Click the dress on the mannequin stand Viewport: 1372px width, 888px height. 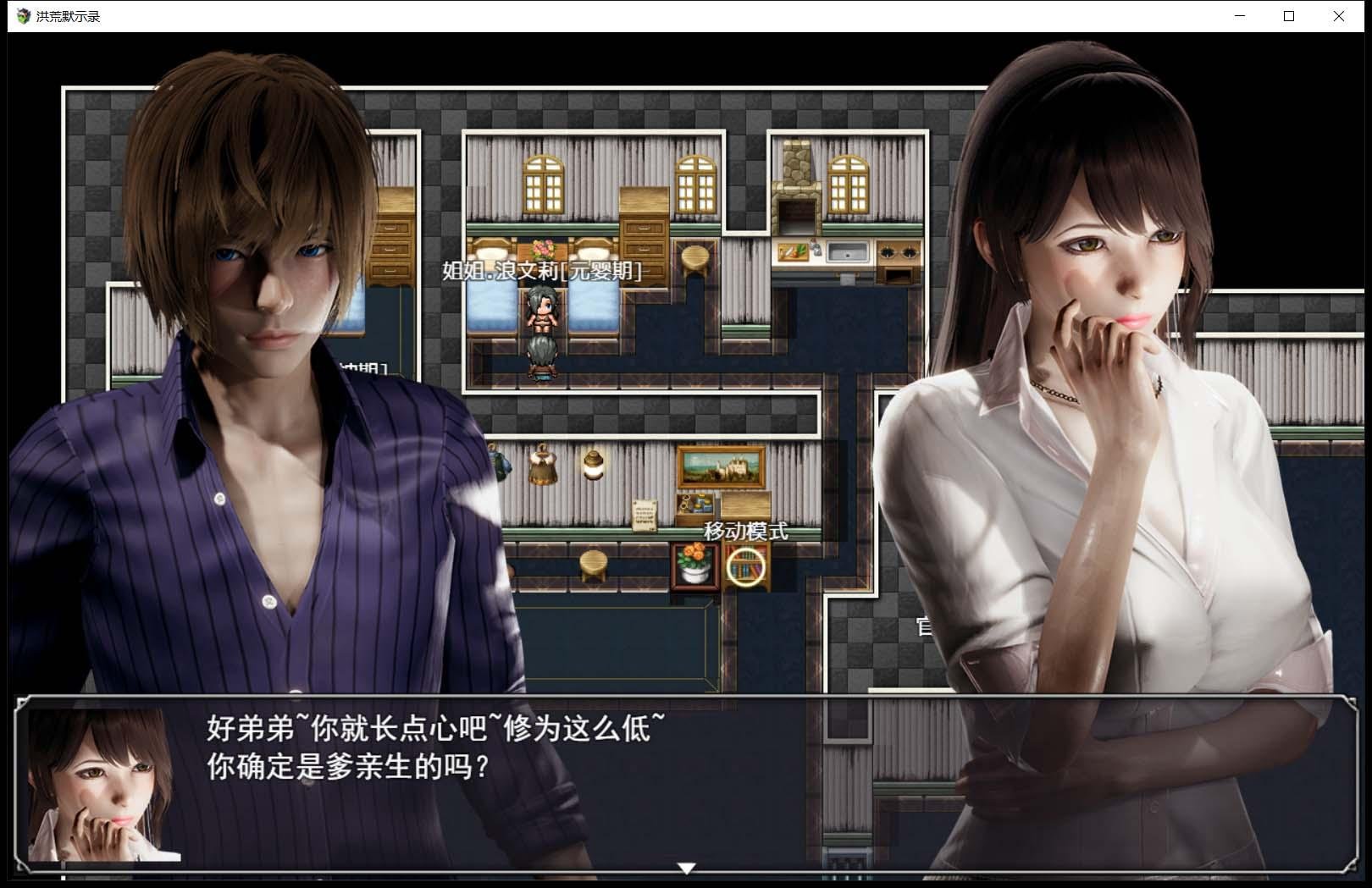542,466
